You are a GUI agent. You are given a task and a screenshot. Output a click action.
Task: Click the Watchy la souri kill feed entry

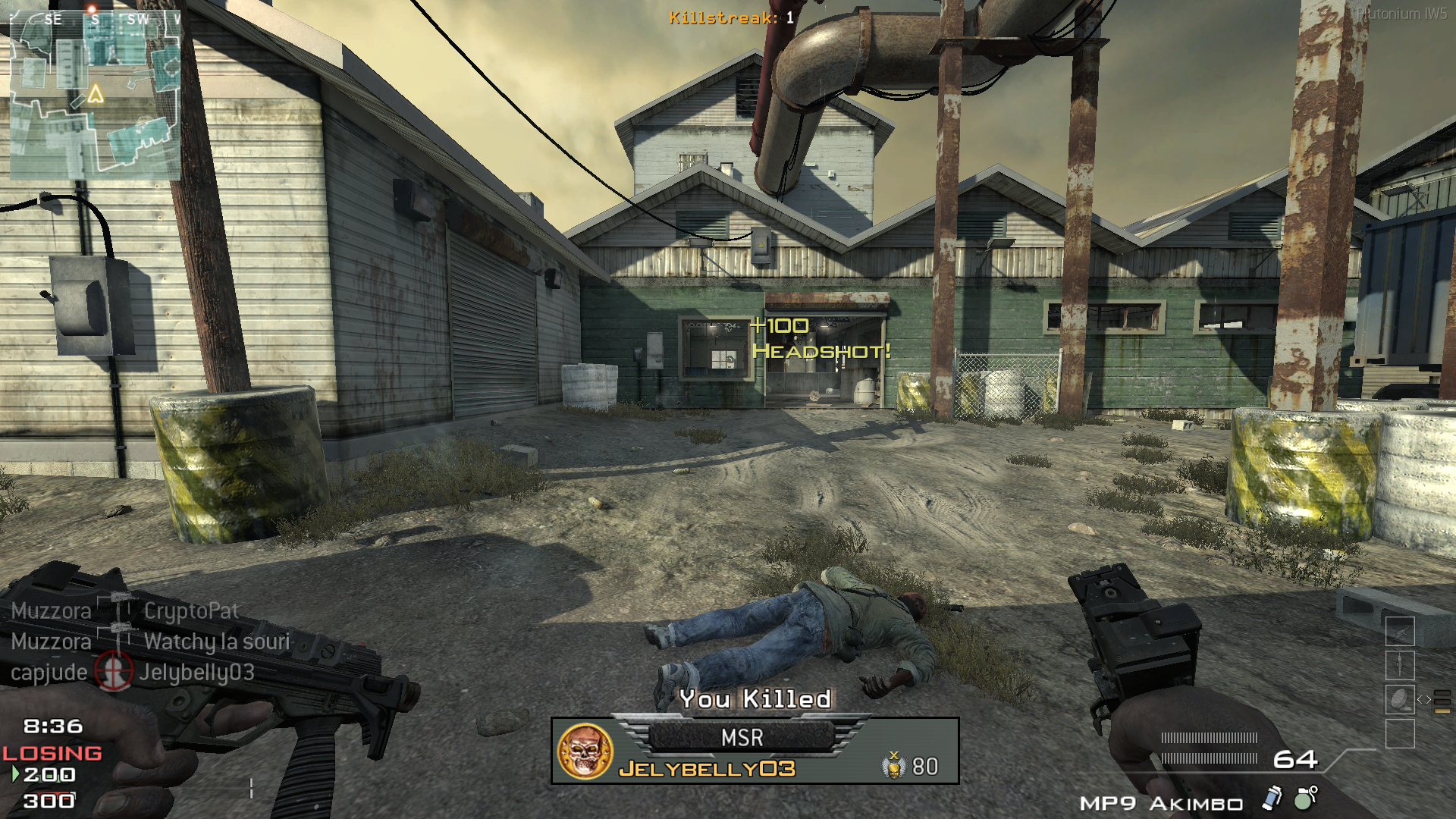click(217, 642)
